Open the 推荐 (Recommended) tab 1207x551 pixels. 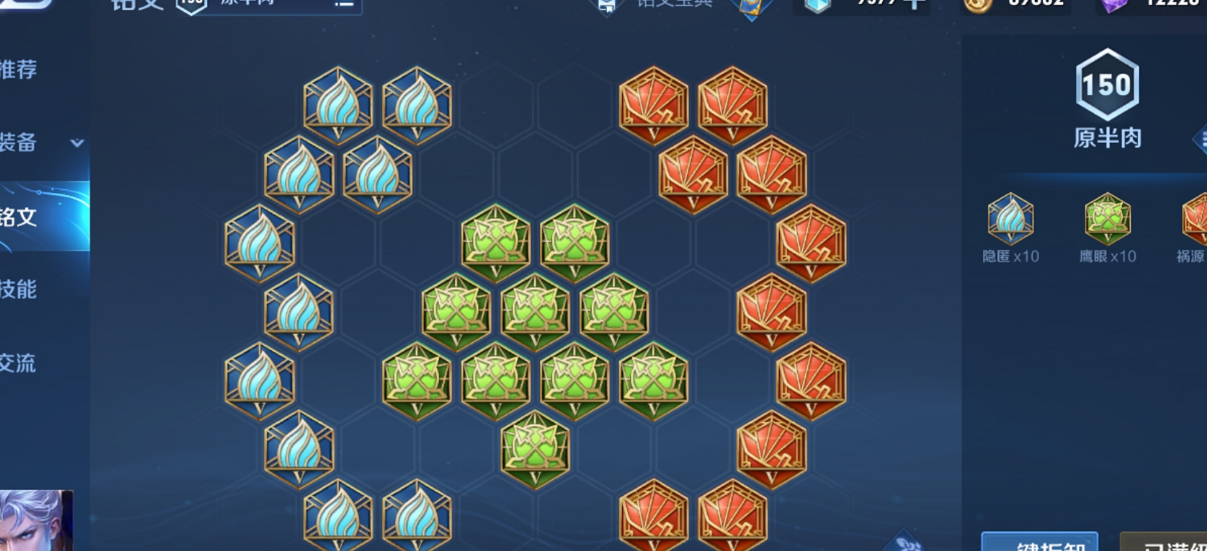[x=20, y=70]
